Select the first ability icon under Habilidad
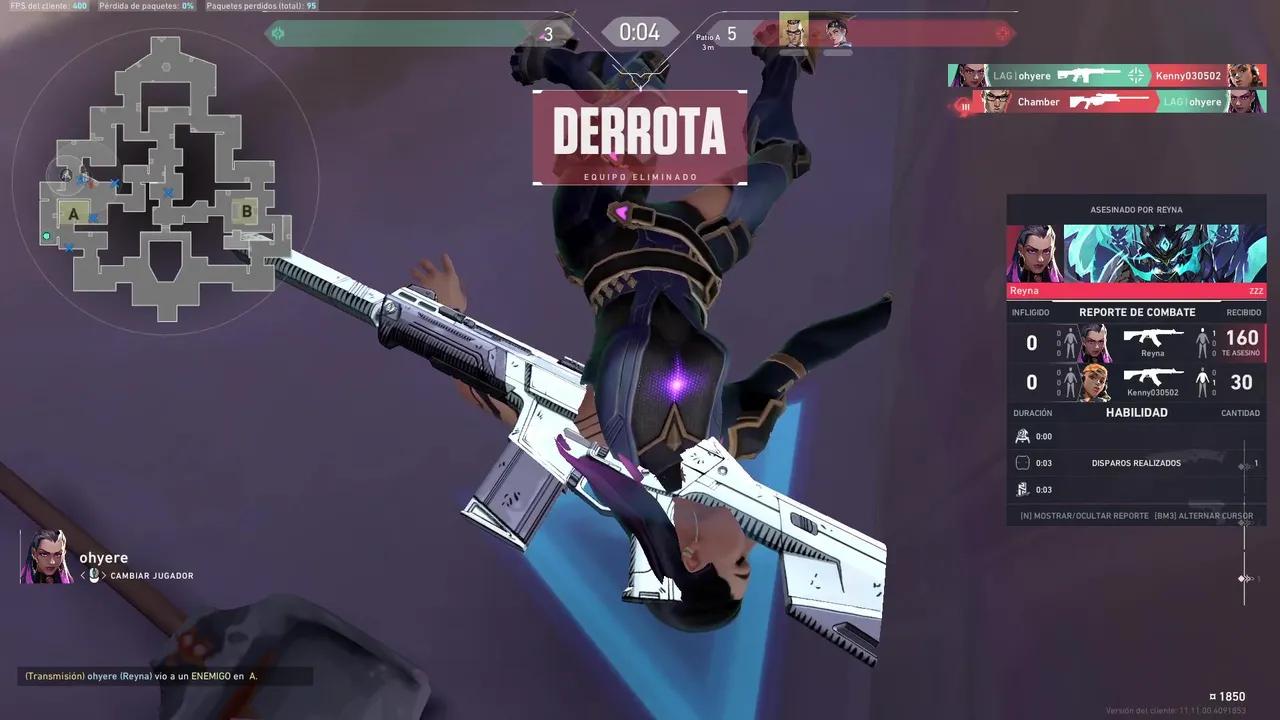This screenshot has width=1280, height=720. tap(1023, 435)
